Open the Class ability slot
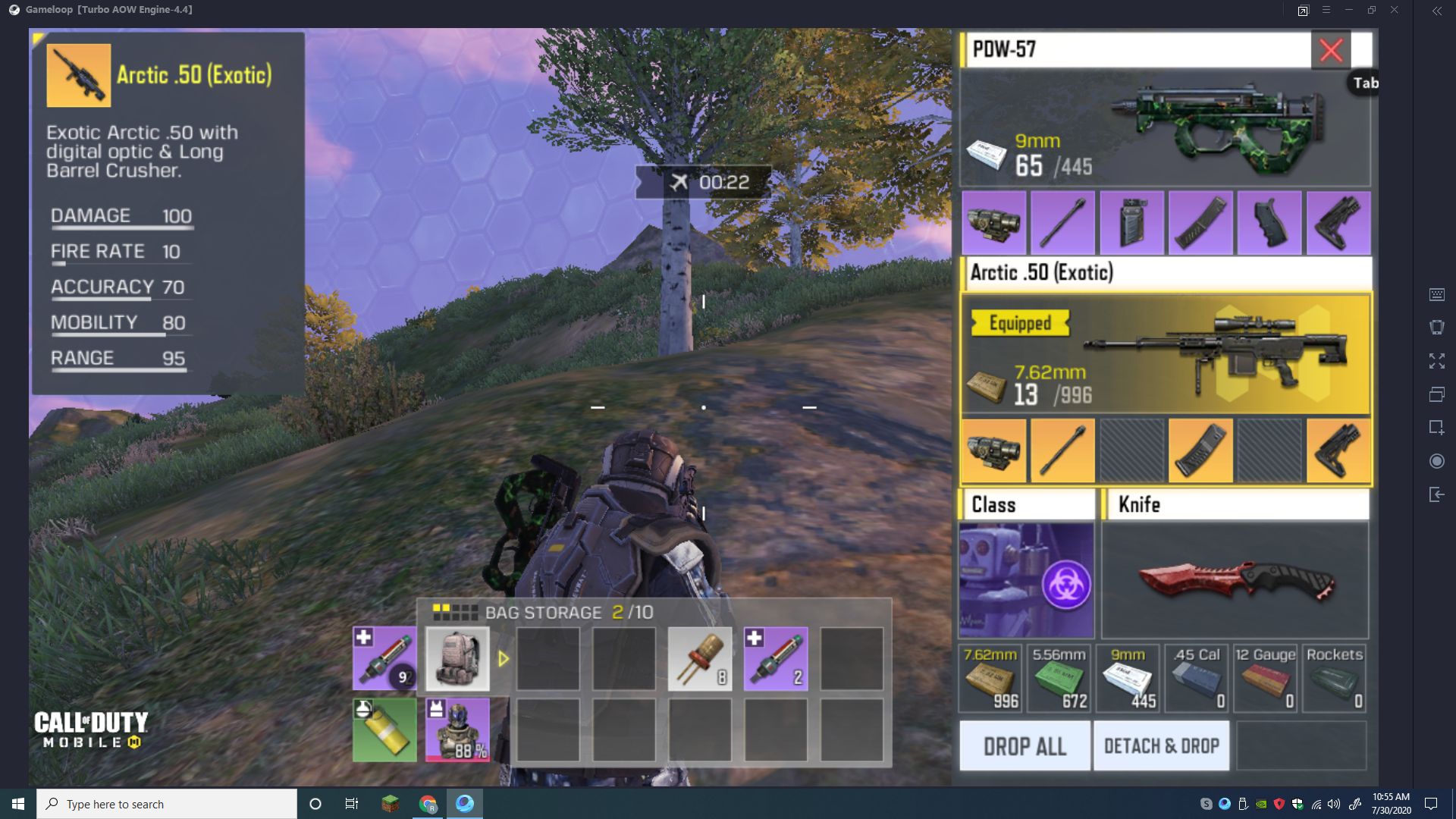Image resolution: width=1456 pixels, height=819 pixels. point(1026,580)
